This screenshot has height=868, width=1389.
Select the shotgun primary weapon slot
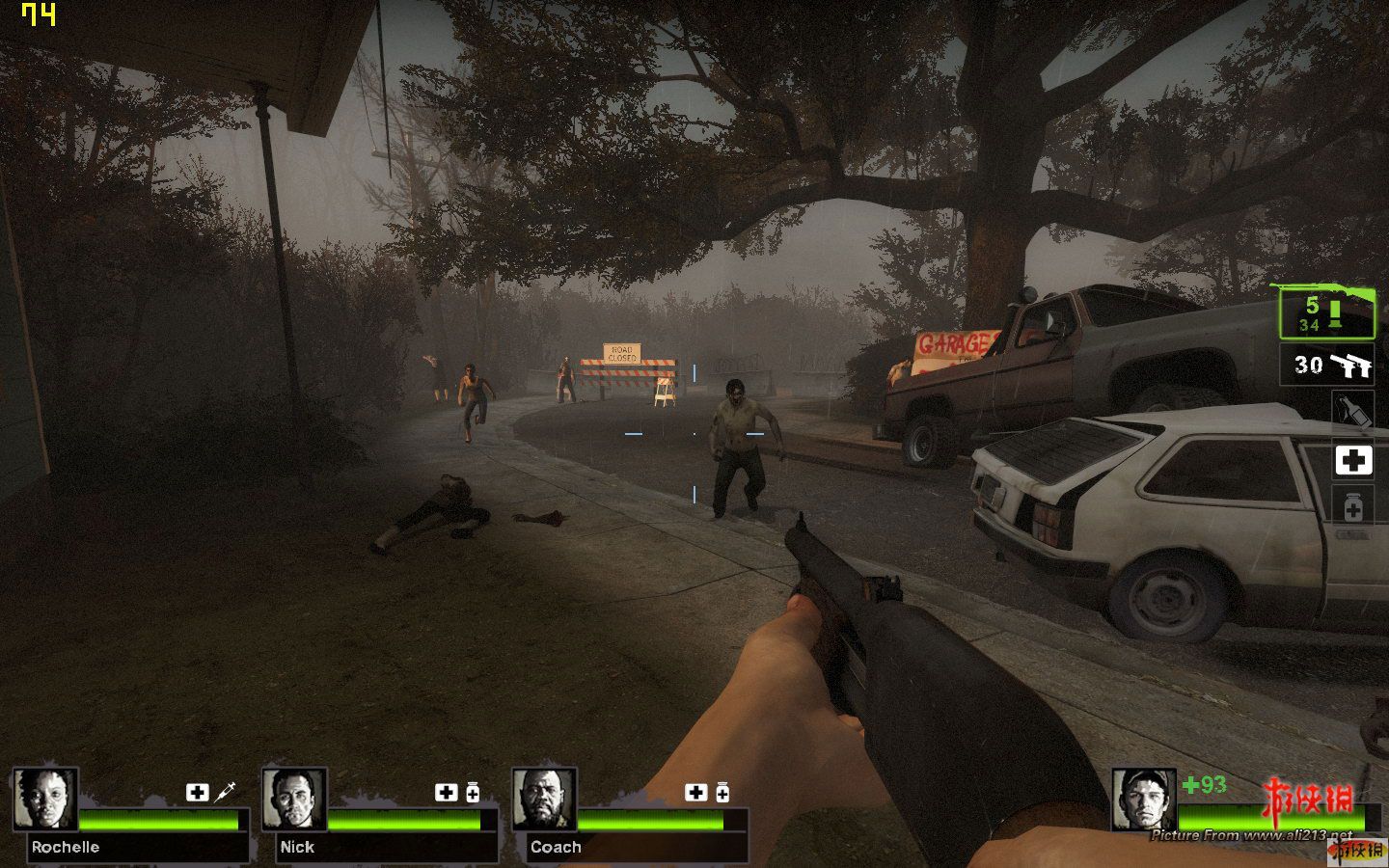(1326, 312)
